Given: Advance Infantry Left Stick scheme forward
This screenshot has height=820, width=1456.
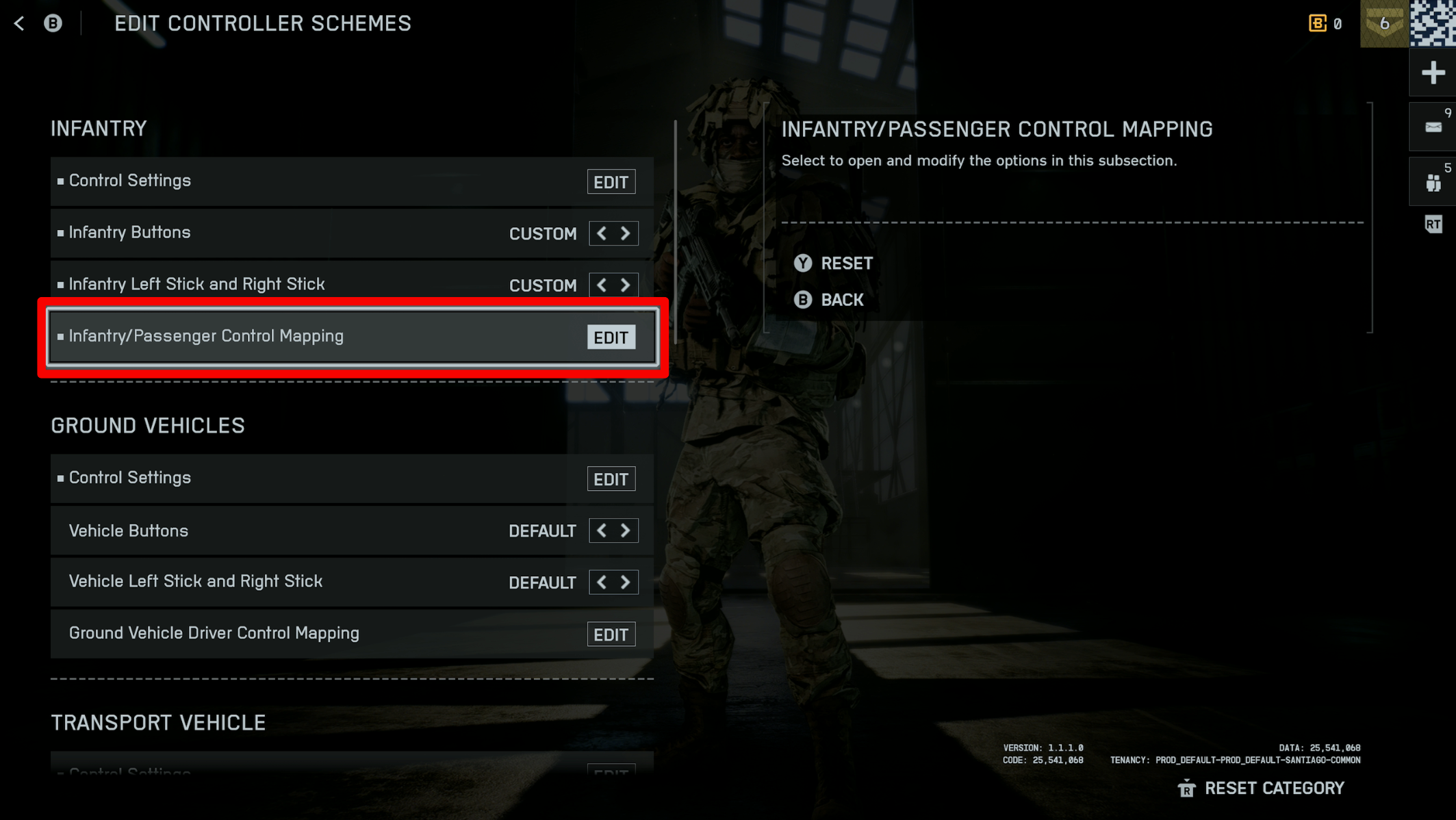Looking at the screenshot, I should 625,285.
